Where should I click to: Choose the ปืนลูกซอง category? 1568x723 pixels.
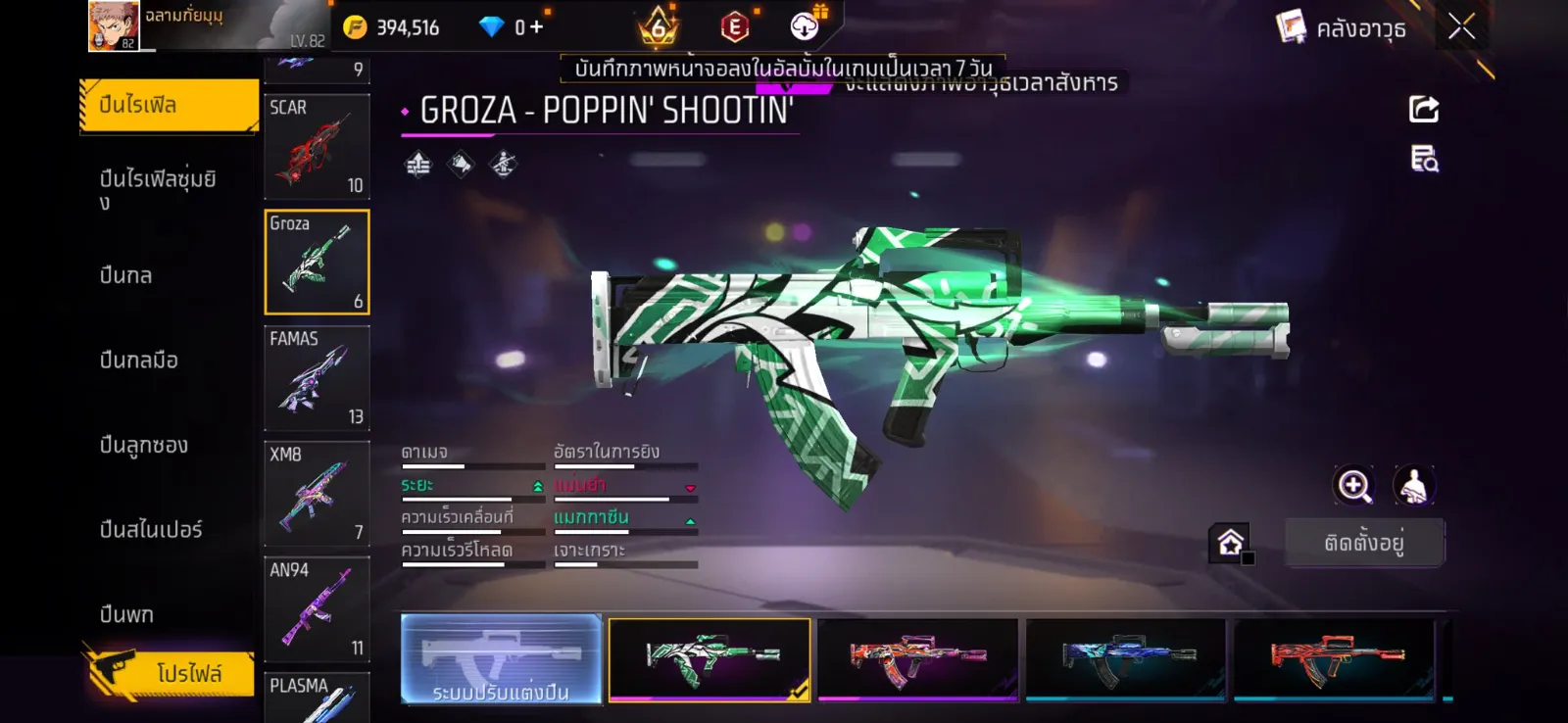click(x=144, y=445)
